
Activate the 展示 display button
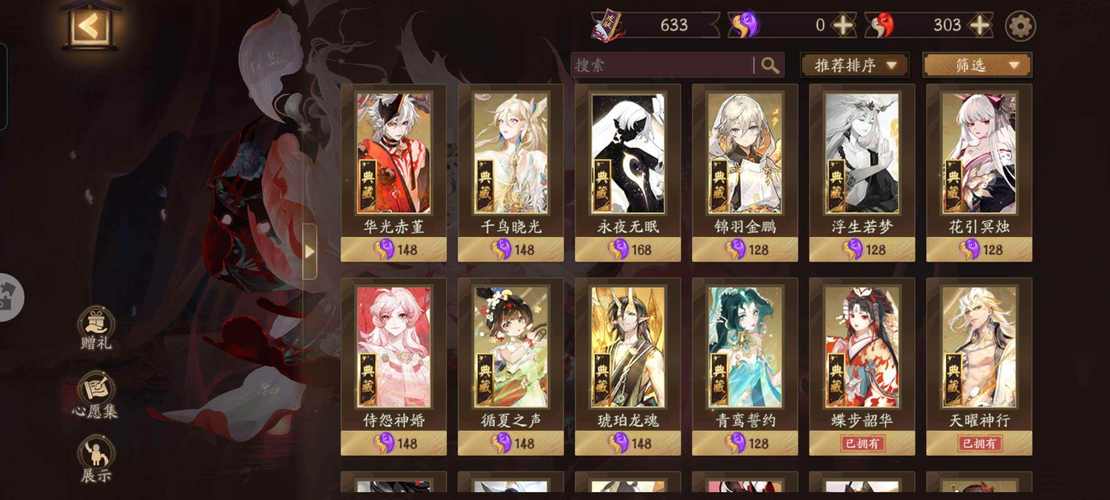coord(97,460)
